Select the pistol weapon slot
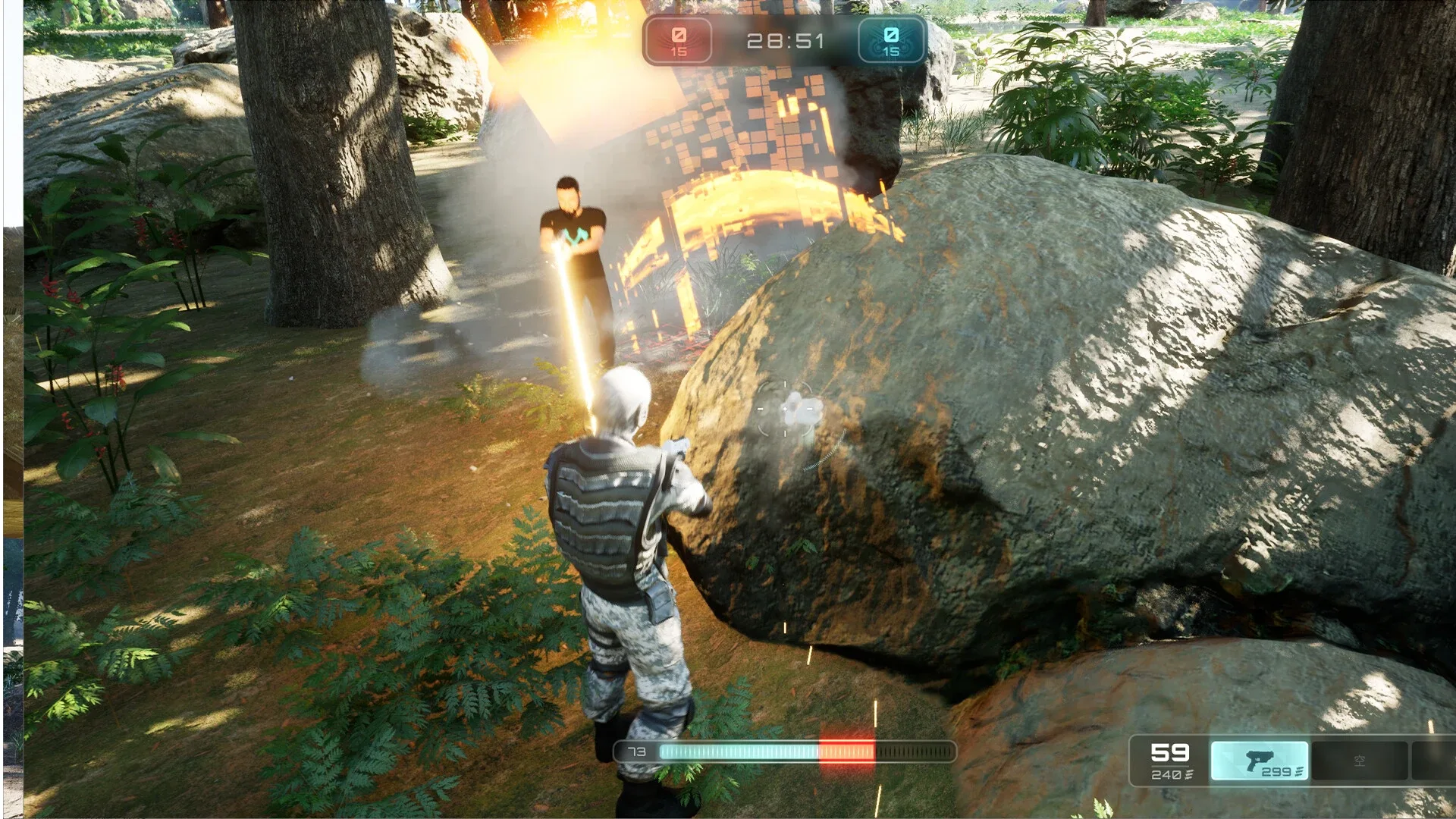The height and width of the screenshot is (819, 1456). point(1260,761)
